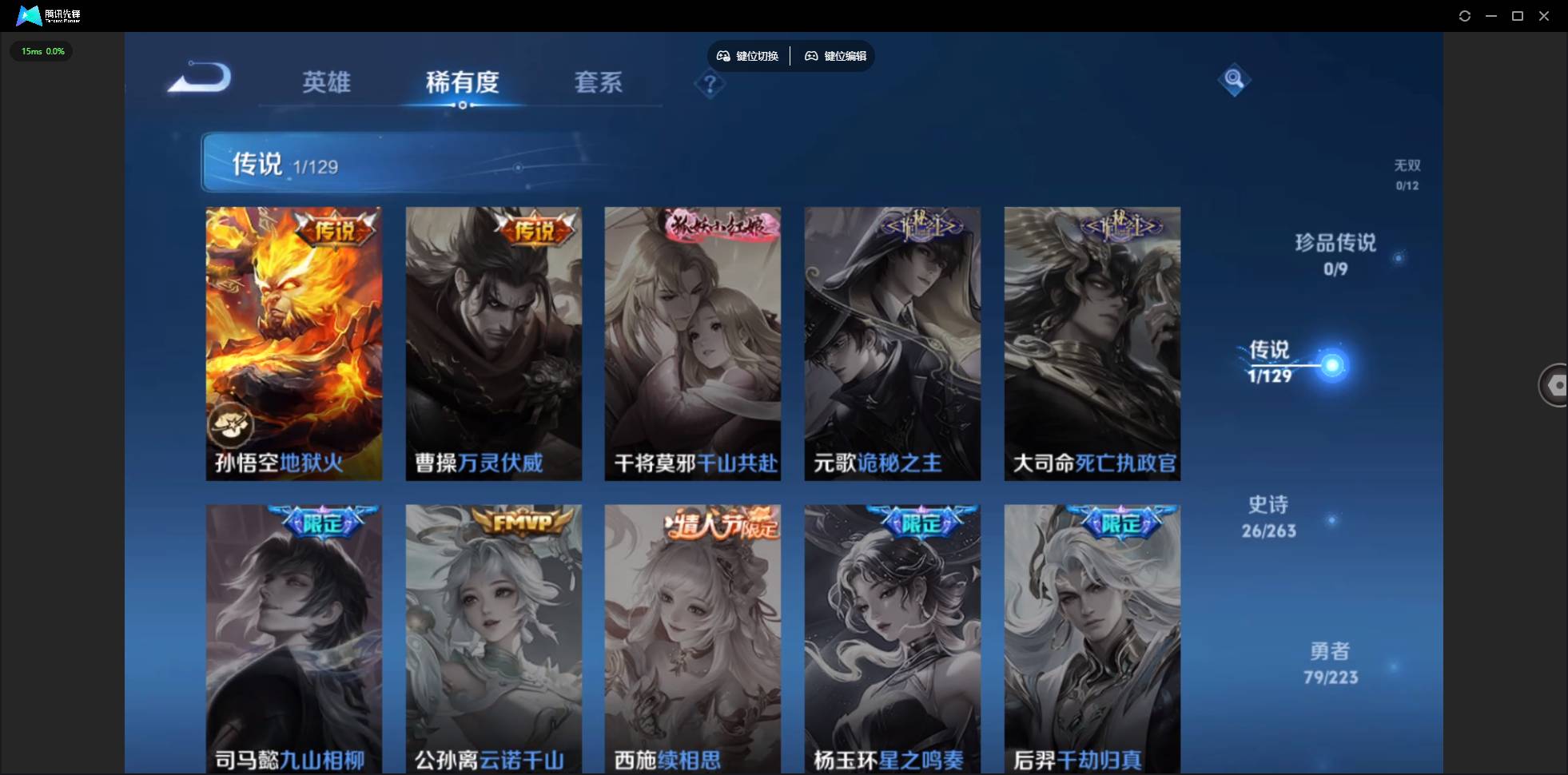Click the refresh icon in title bar
The image size is (1568, 775).
1465,15
